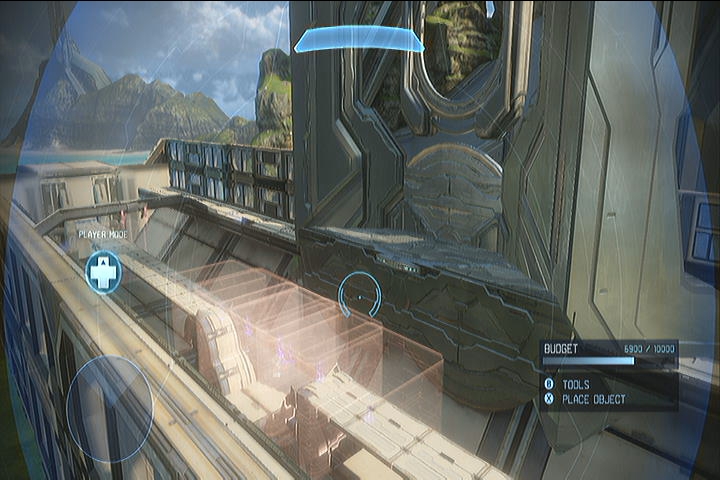Select the Player Mode d-pad icon

pyautogui.click(x=102, y=272)
